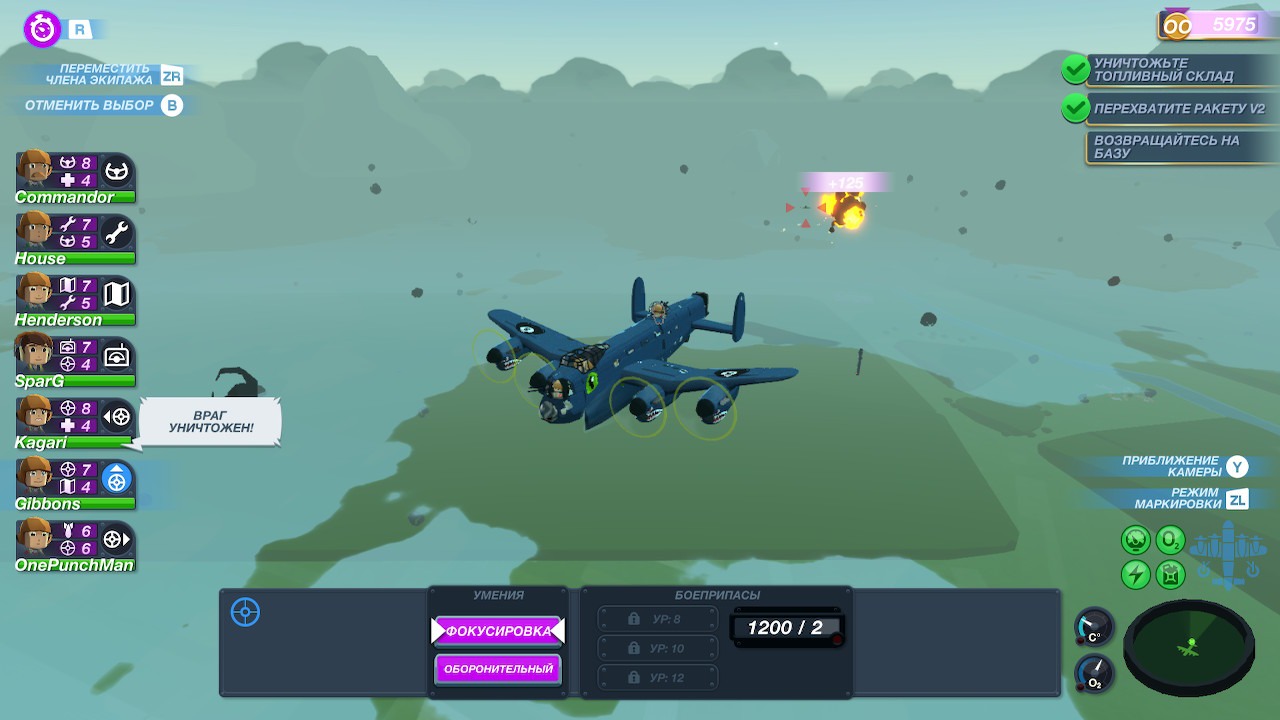Click the Перехватите ракету V2 objective
This screenshot has width=1280, height=720.
[1178, 108]
